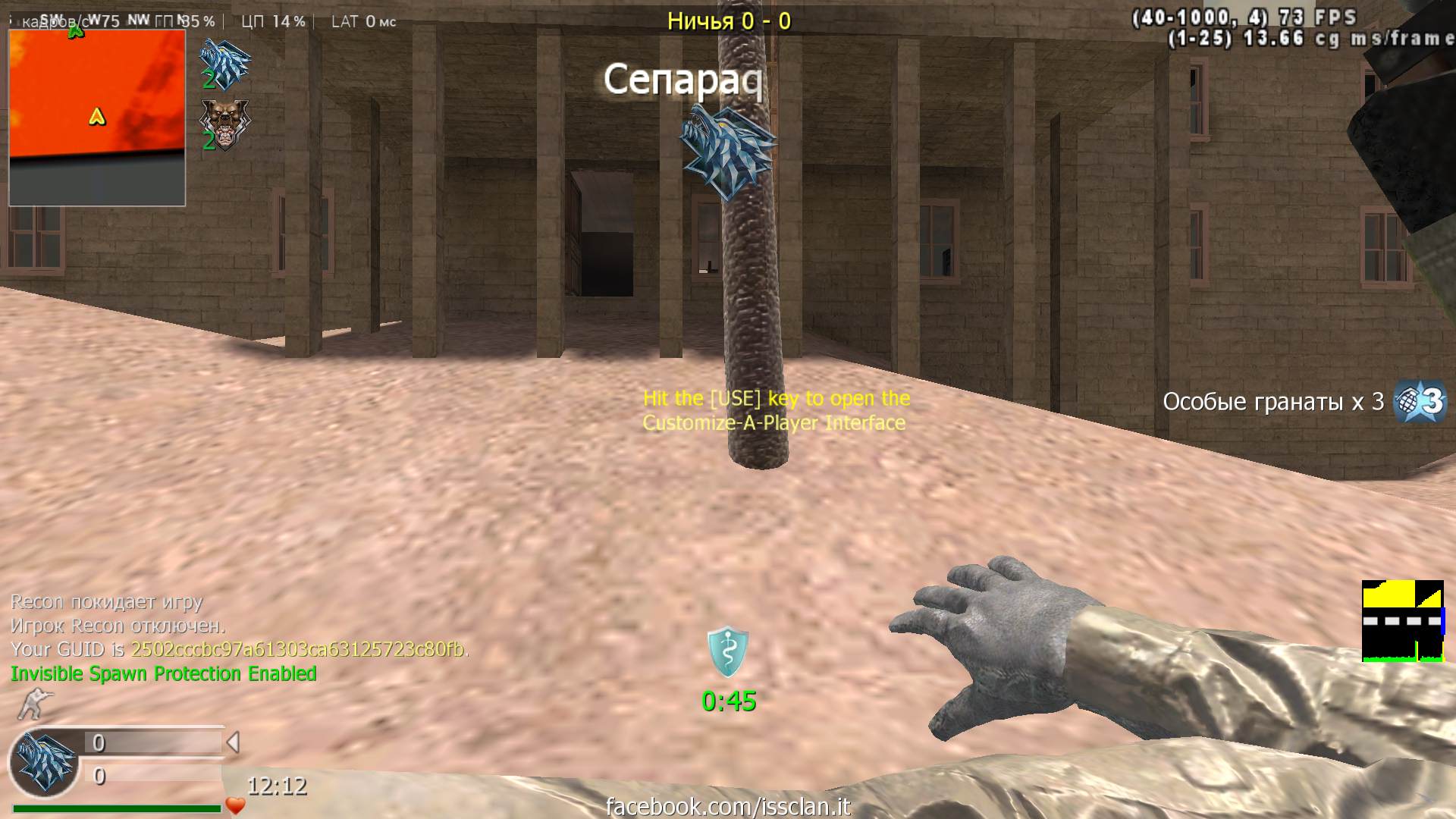Click the red heart health icon
This screenshot has width=1456, height=819.
click(236, 805)
